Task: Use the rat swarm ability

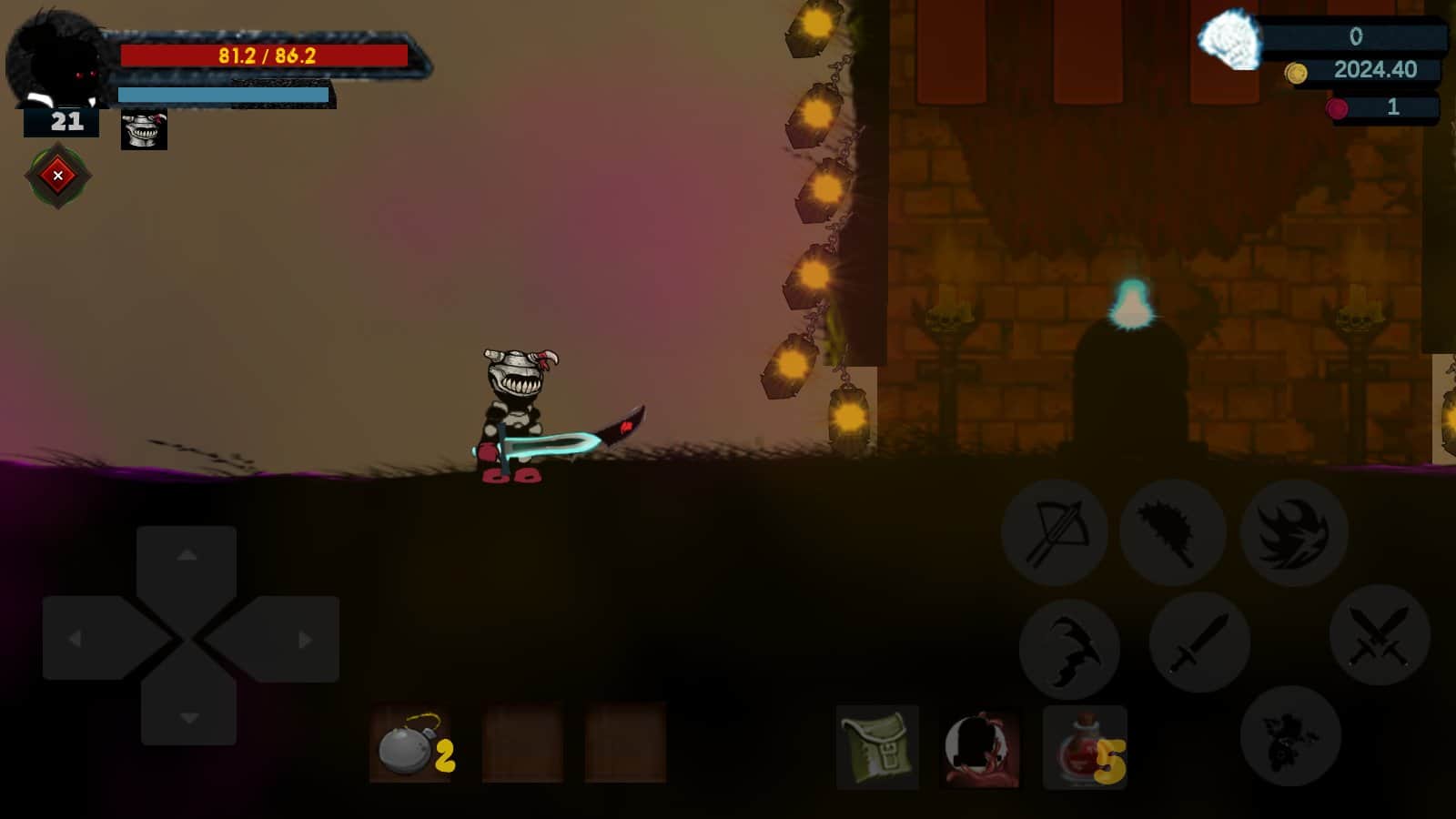Action: point(1292,739)
